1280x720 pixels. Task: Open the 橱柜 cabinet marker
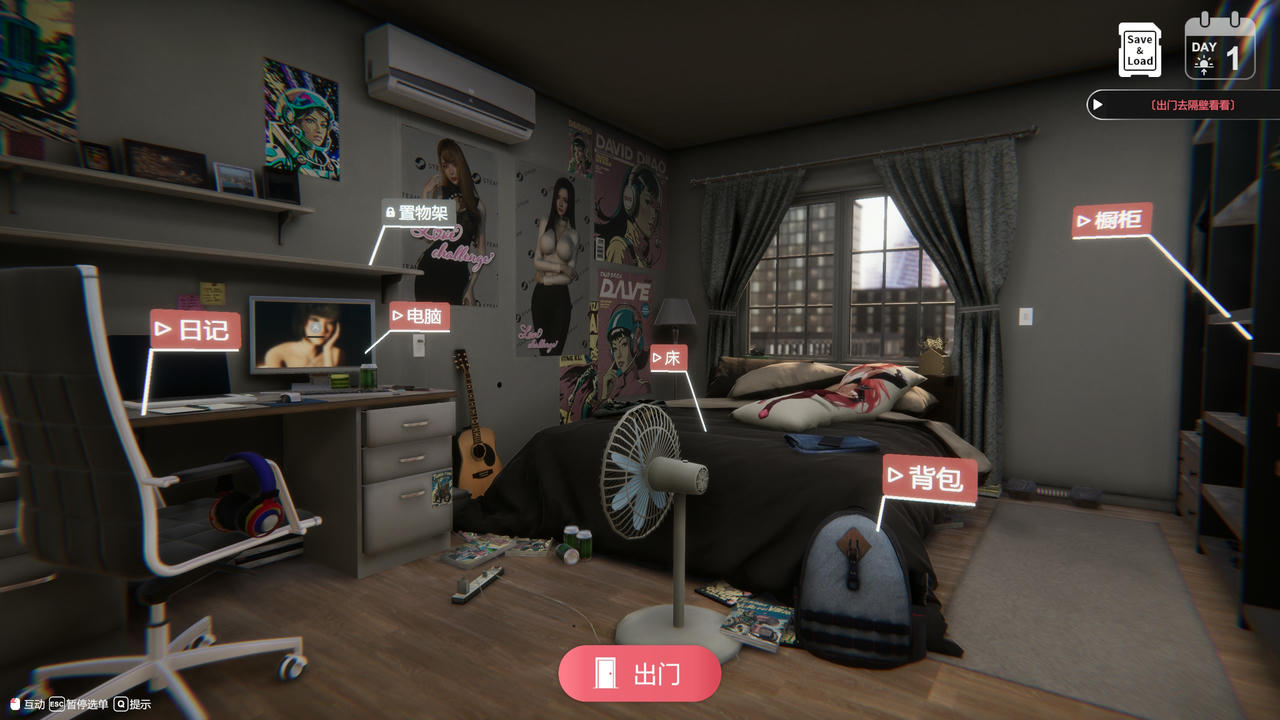[x=1112, y=222]
